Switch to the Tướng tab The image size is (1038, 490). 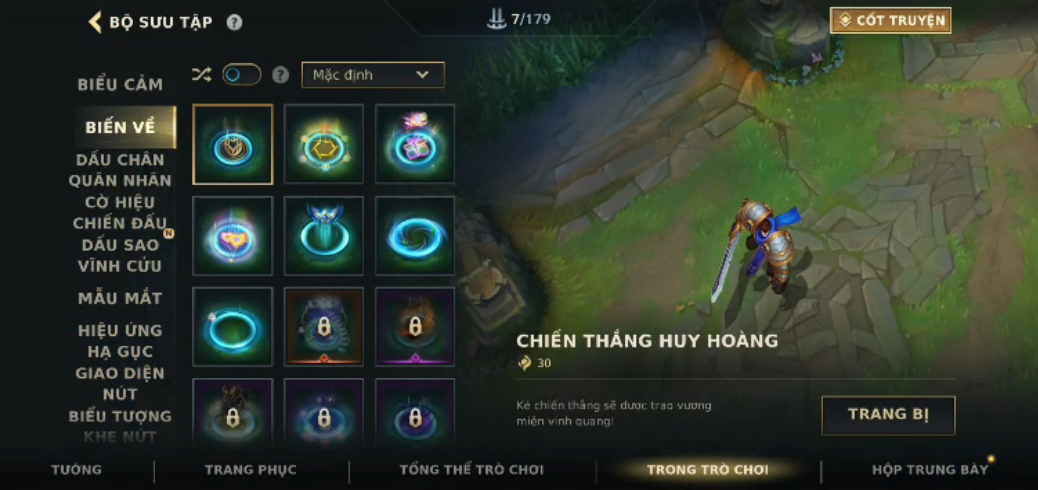(x=77, y=470)
